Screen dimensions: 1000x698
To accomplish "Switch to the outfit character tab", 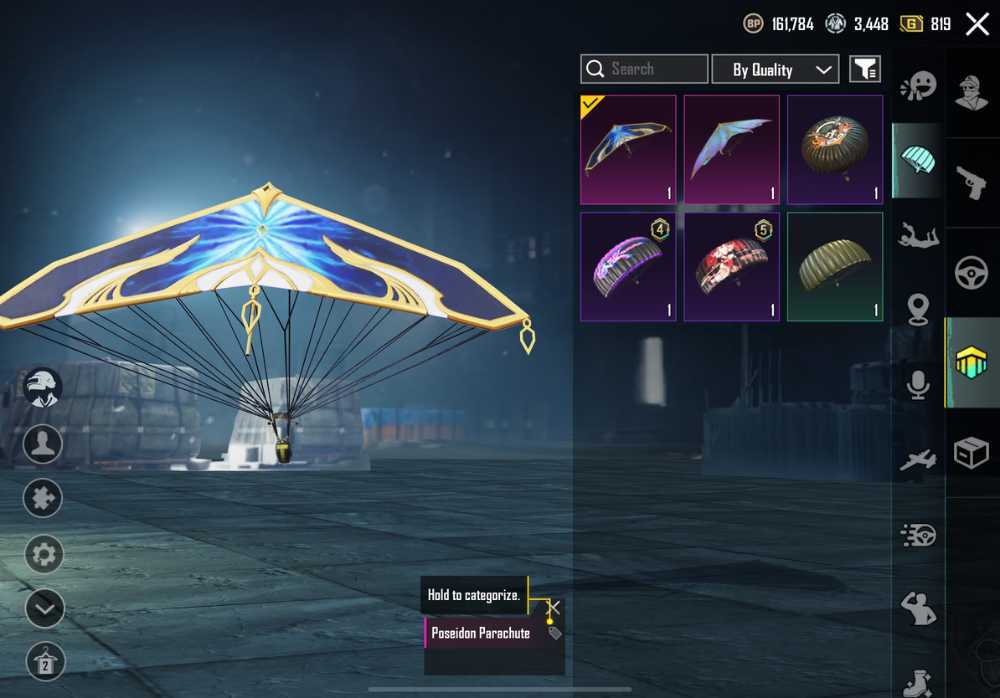I will (x=972, y=92).
